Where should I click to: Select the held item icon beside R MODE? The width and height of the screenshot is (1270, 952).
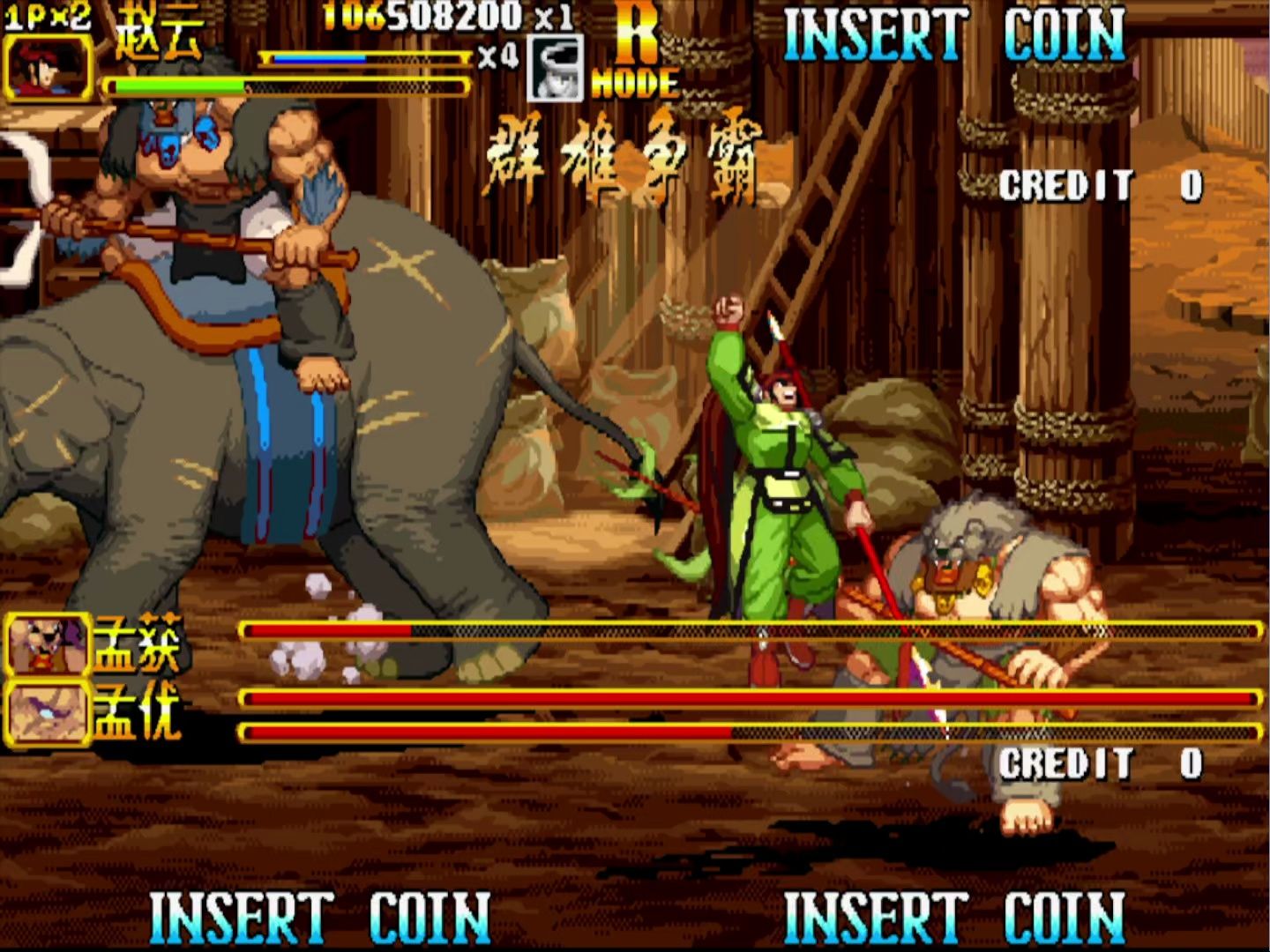pos(555,69)
